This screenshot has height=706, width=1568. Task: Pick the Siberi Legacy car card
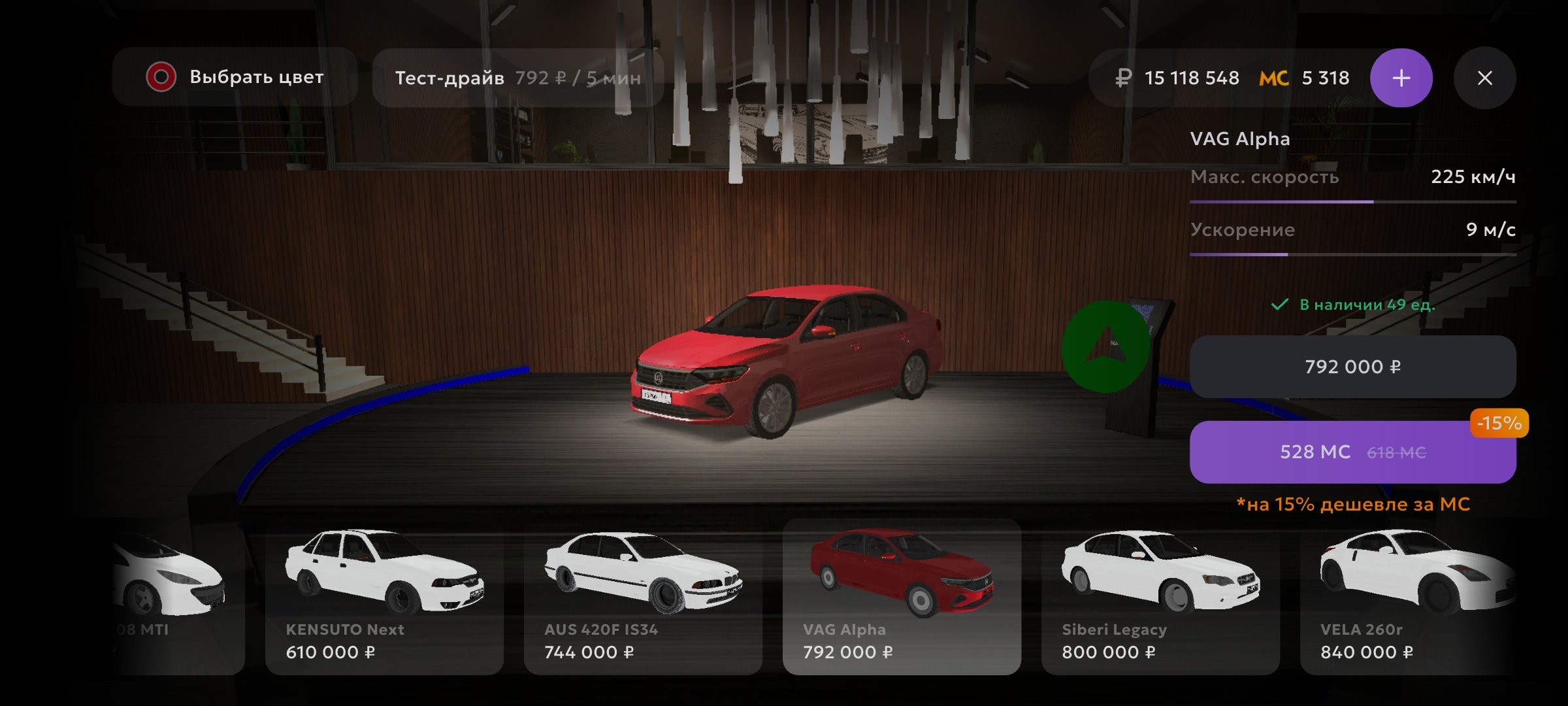click(1160, 596)
